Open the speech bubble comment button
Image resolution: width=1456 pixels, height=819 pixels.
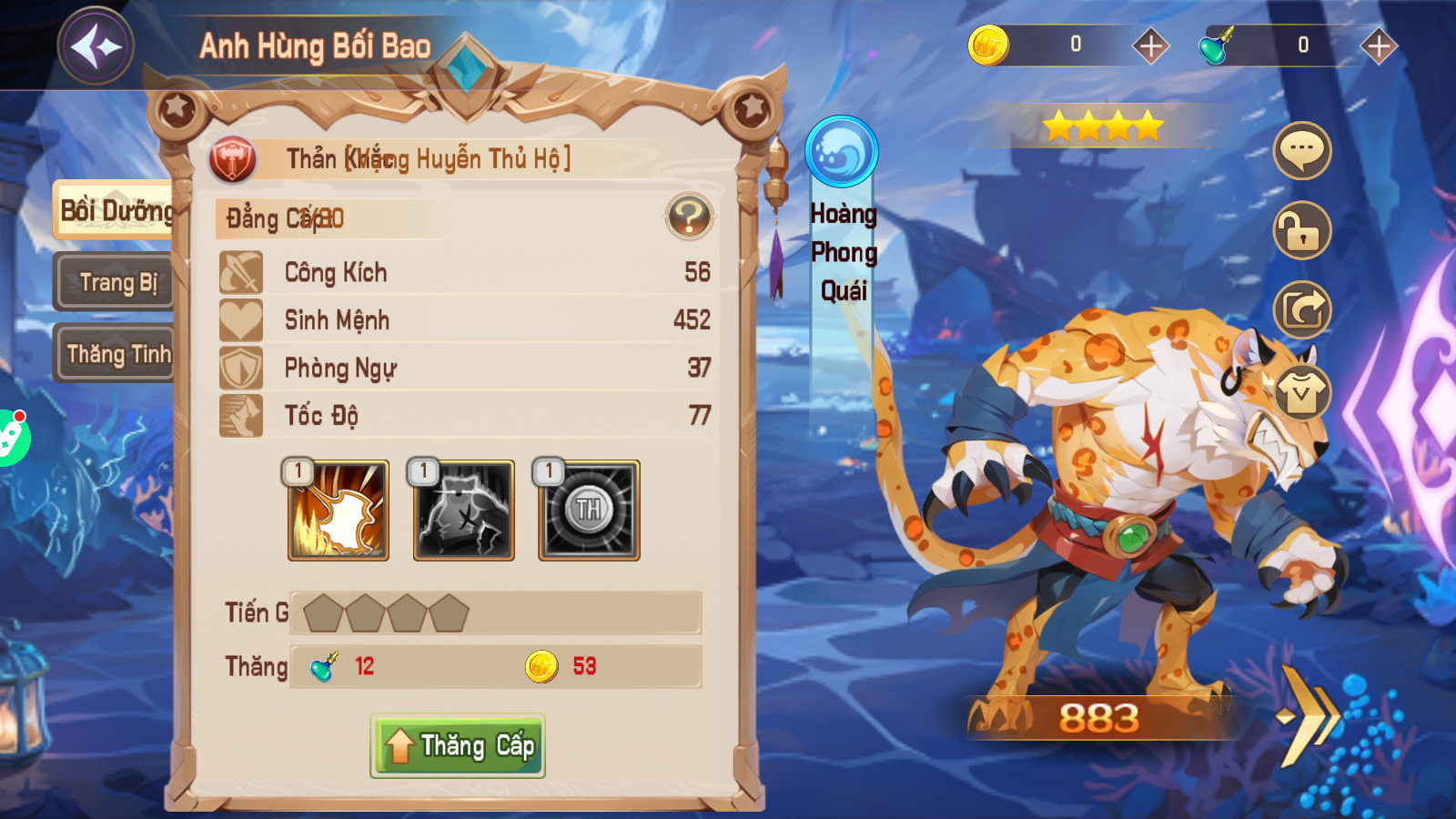[x=1301, y=150]
